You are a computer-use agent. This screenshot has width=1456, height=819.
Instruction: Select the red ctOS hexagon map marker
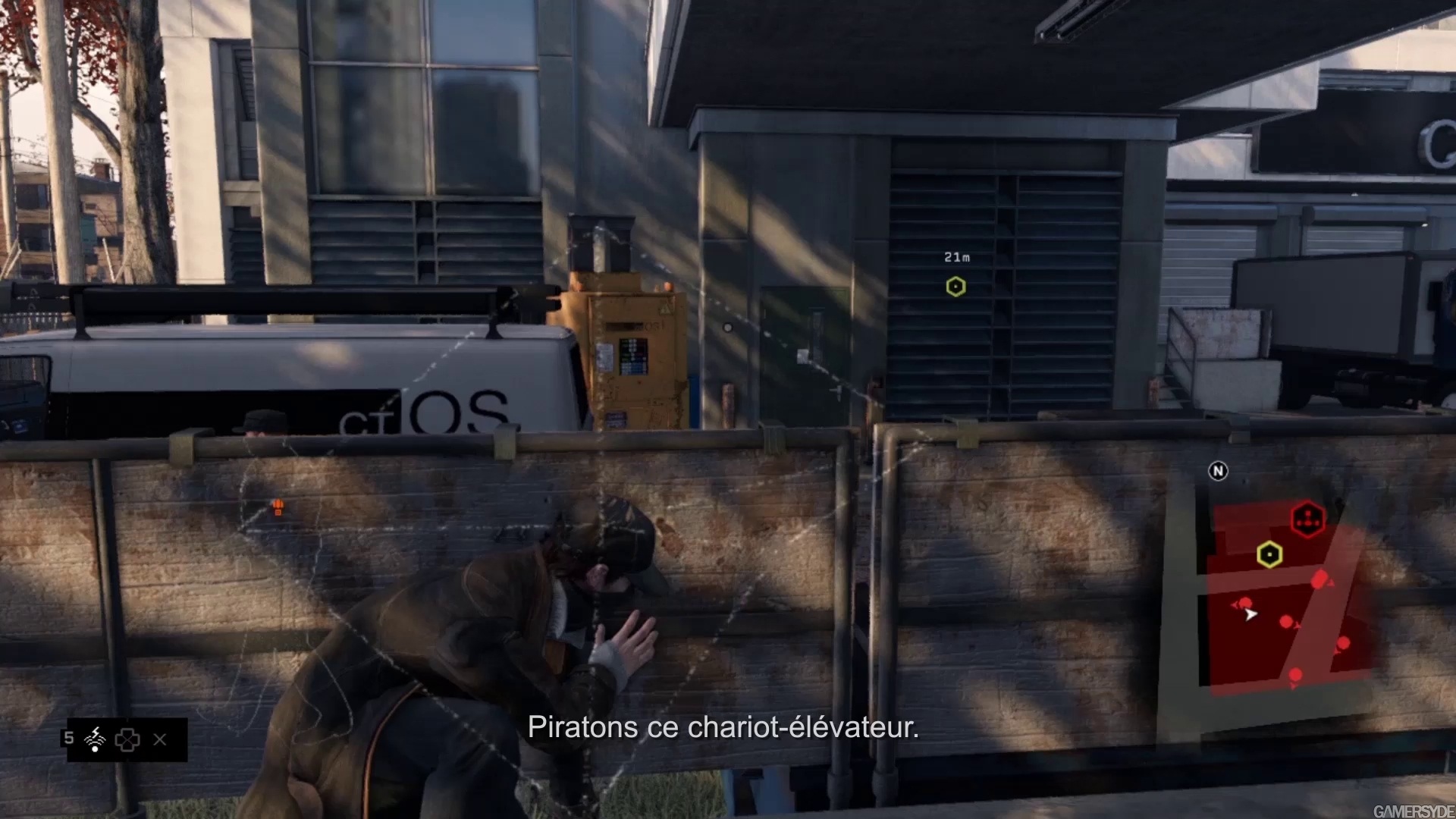click(1307, 519)
